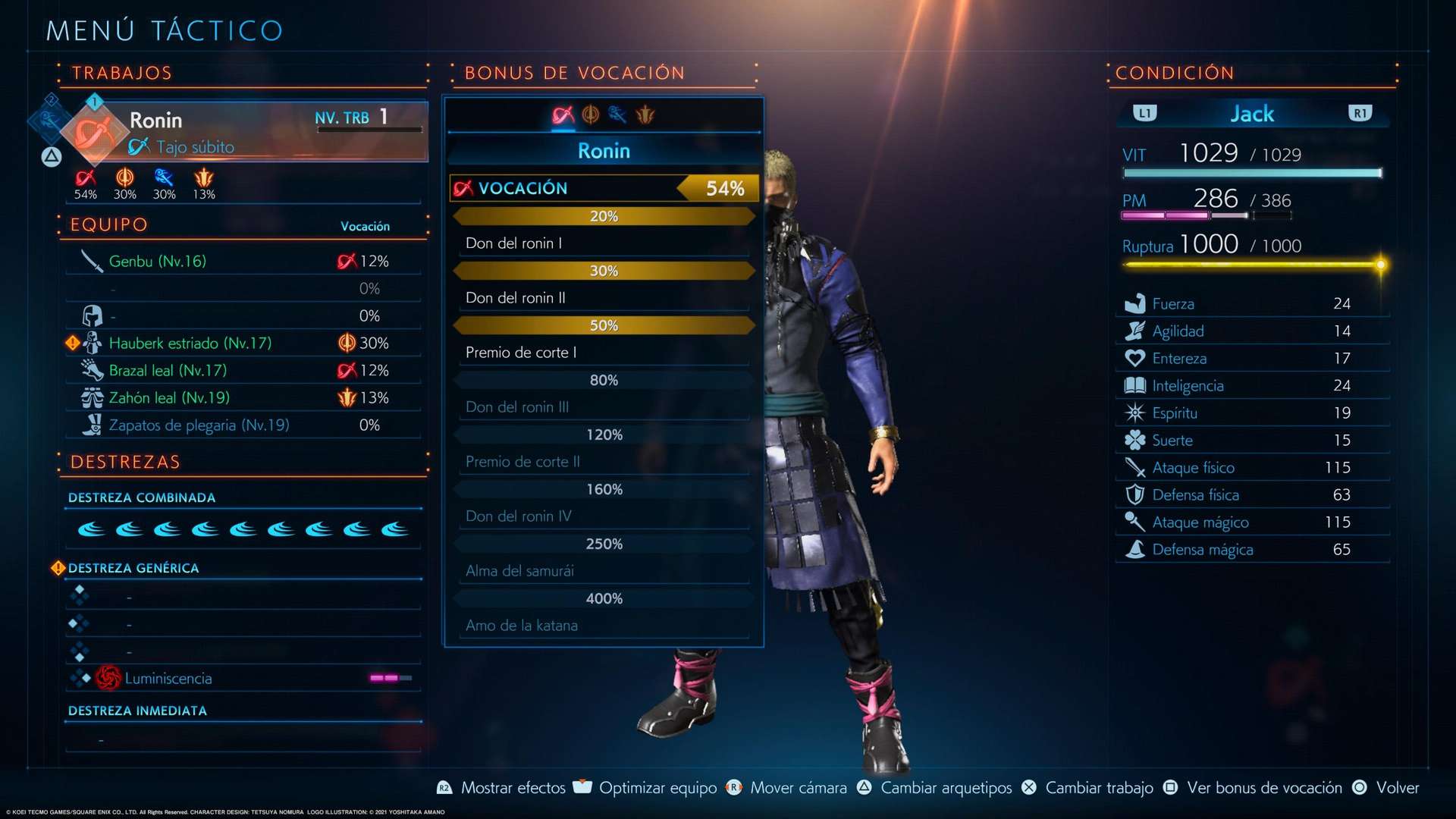This screenshot has height=819, width=1456.
Task: Select Zapatos de plegaria row
Action: coord(243,425)
